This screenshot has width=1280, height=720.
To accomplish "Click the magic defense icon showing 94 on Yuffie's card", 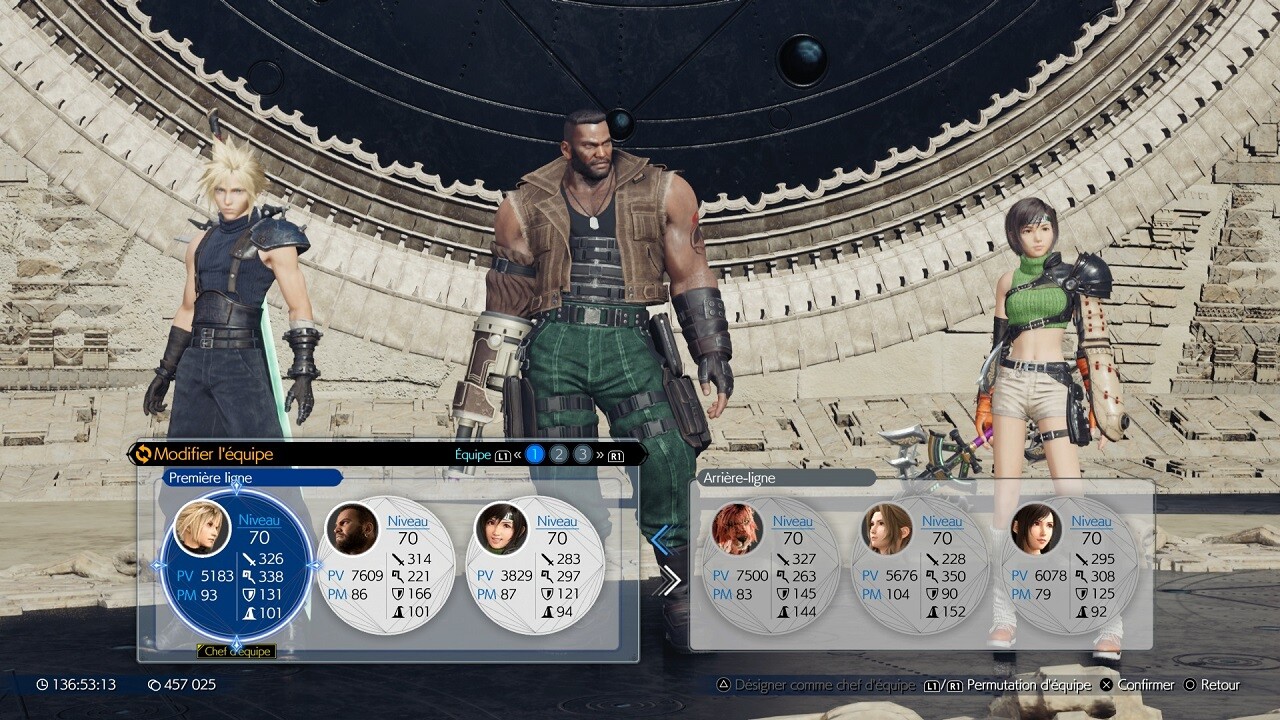I will click(550, 612).
